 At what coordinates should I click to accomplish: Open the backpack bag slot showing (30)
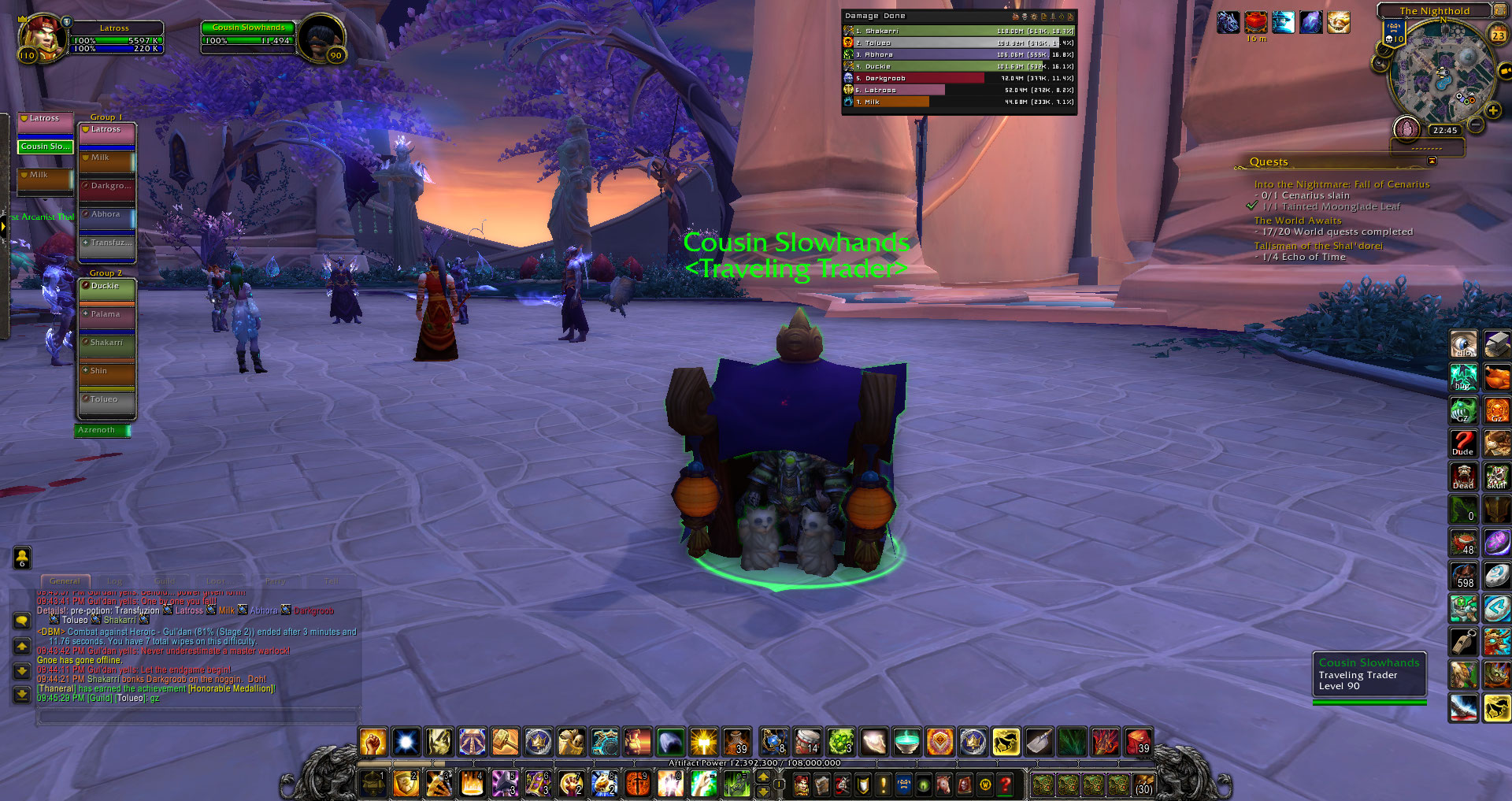click(1143, 784)
